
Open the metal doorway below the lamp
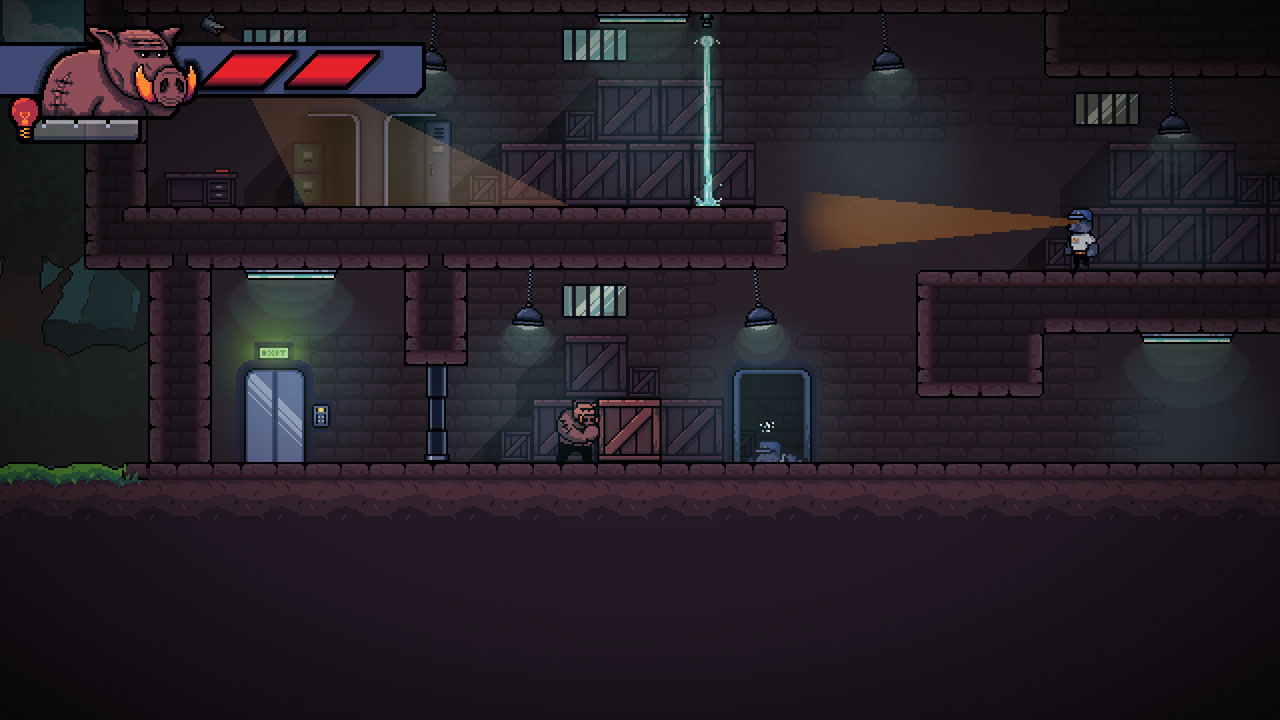pyautogui.click(x=770, y=415)
